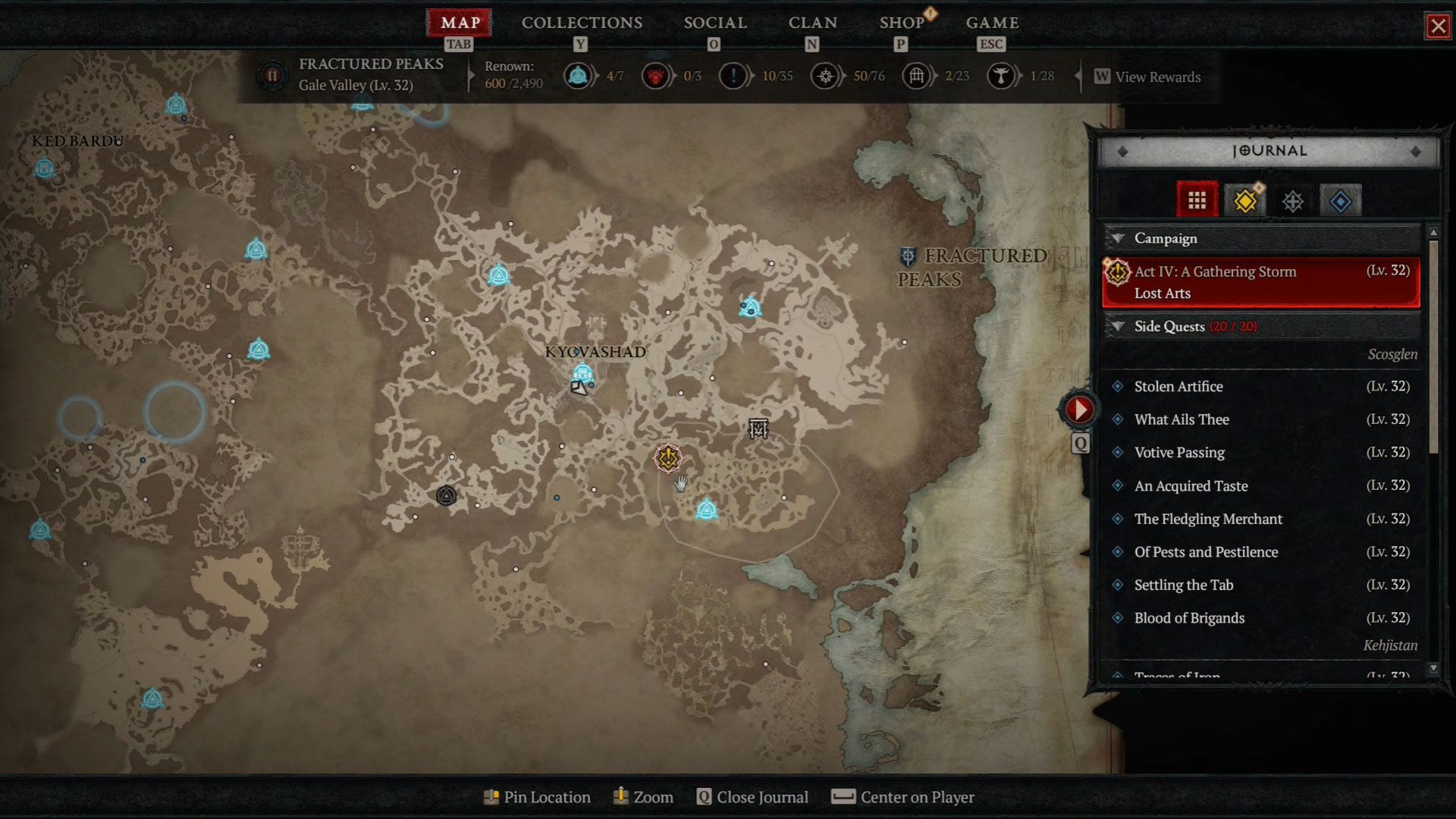Open the Social tab

[x=715, y=23]
